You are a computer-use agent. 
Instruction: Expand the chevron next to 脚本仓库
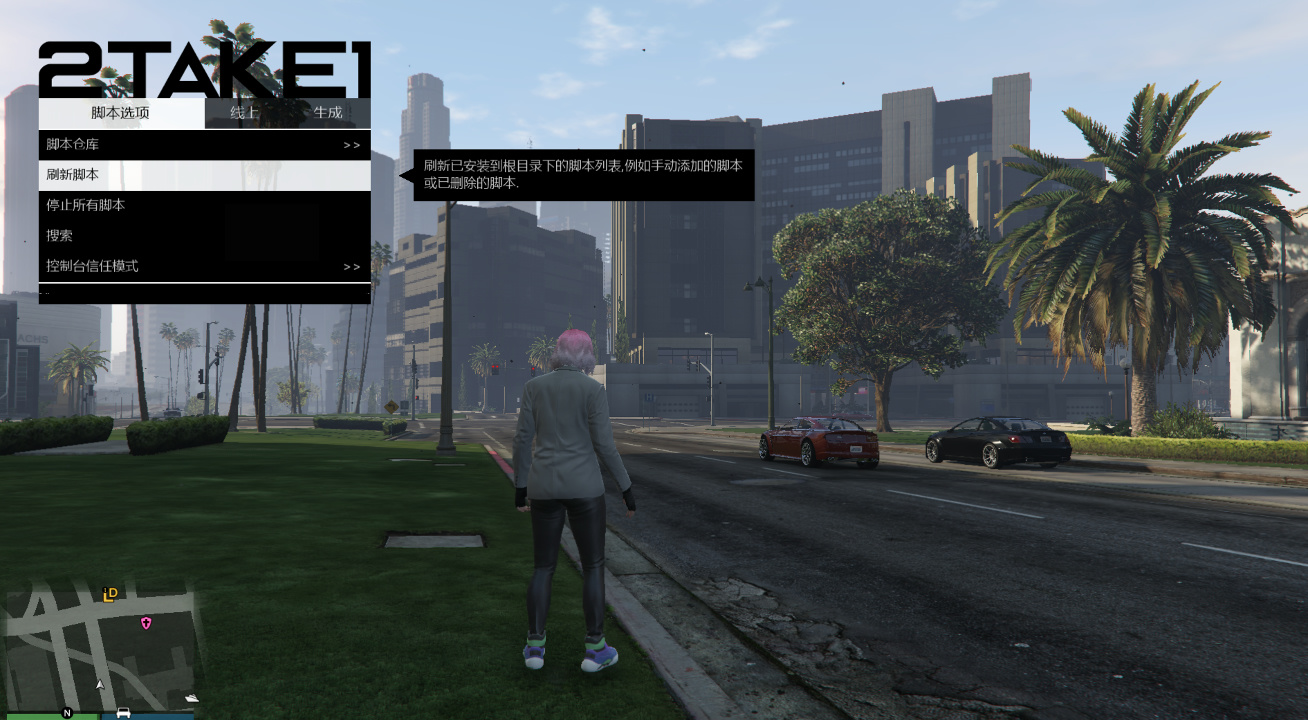coord(352,145)
